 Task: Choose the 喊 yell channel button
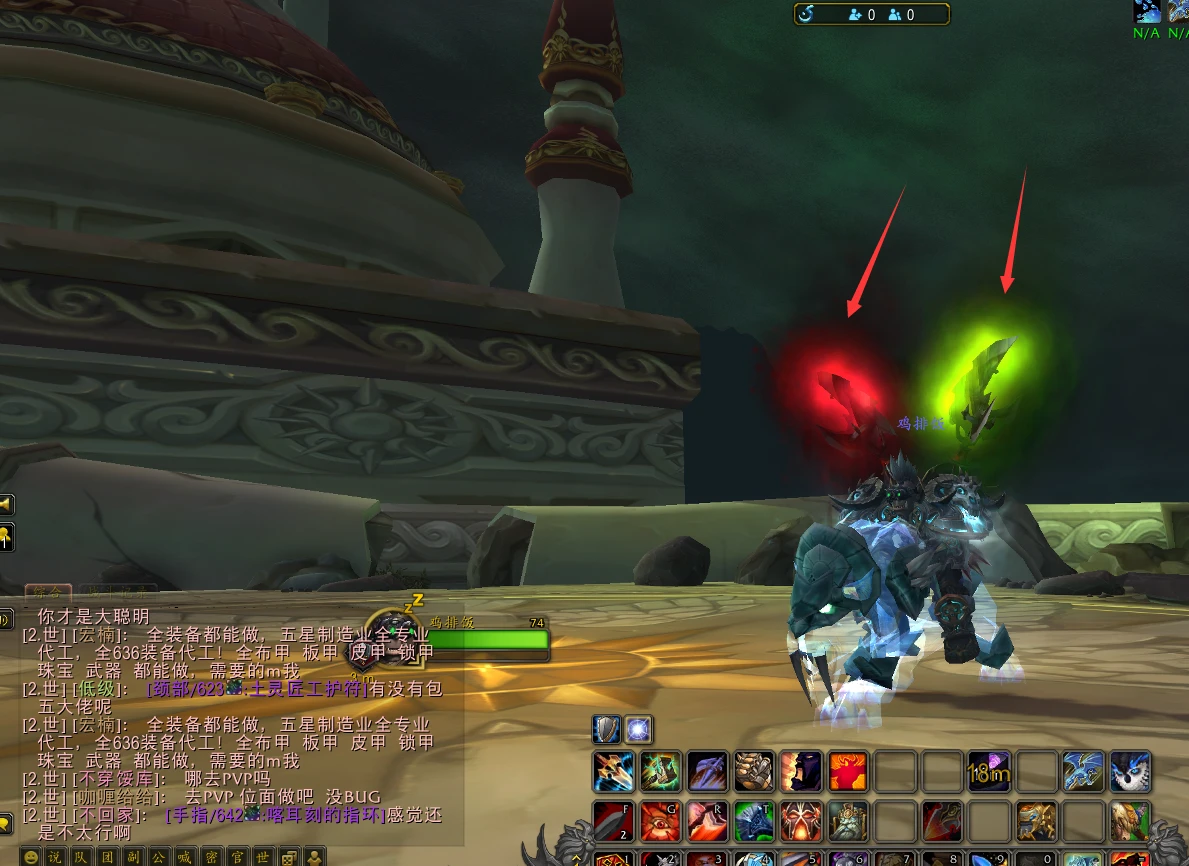pos(185,857)
